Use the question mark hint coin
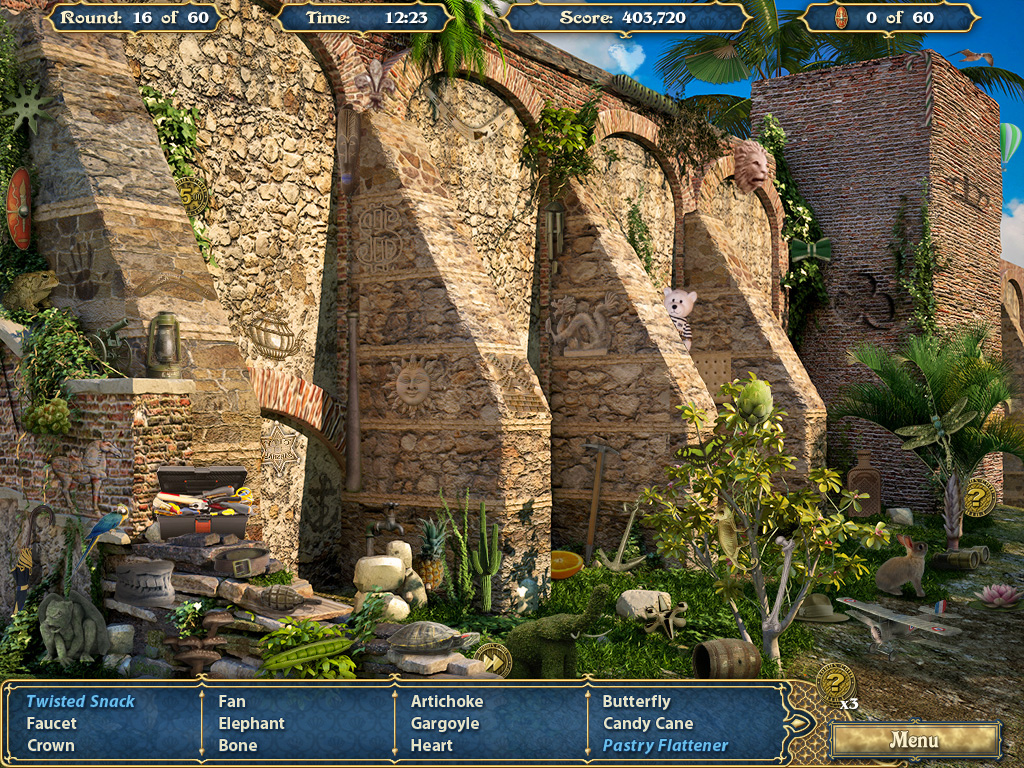 [x=835, y=683]
